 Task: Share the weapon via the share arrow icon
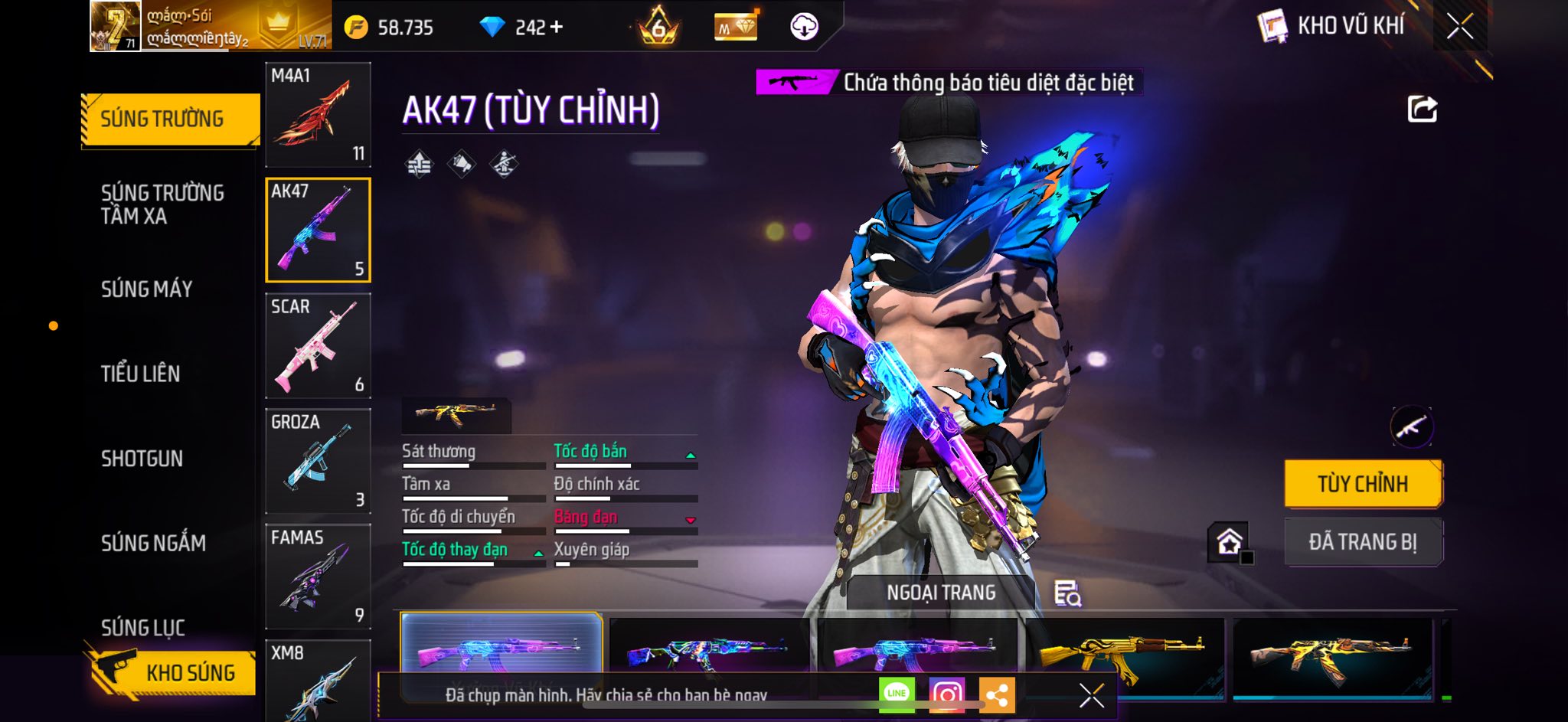tap(1422, 109)
